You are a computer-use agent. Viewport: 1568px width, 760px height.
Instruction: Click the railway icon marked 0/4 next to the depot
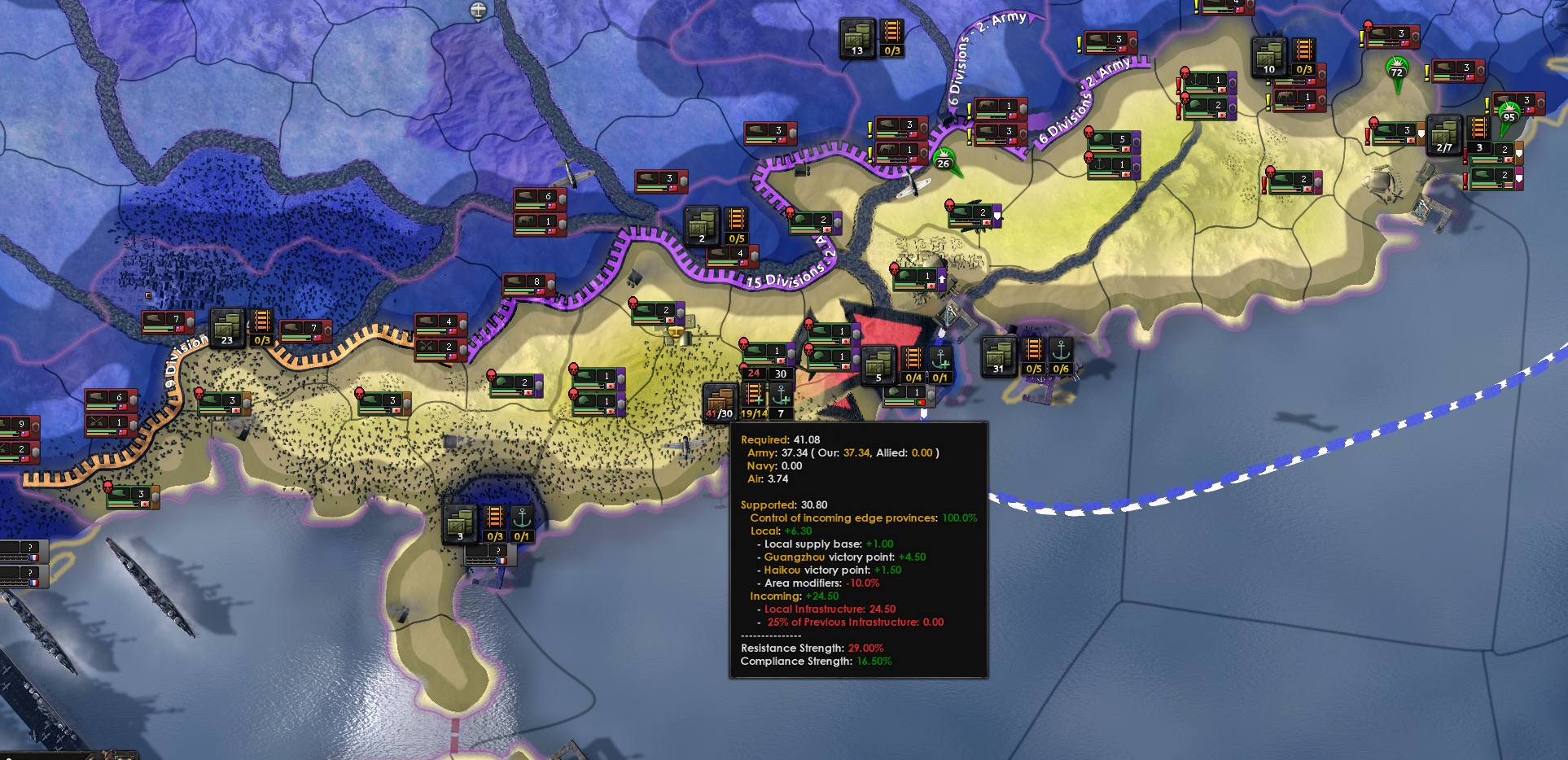pos(913,365)
